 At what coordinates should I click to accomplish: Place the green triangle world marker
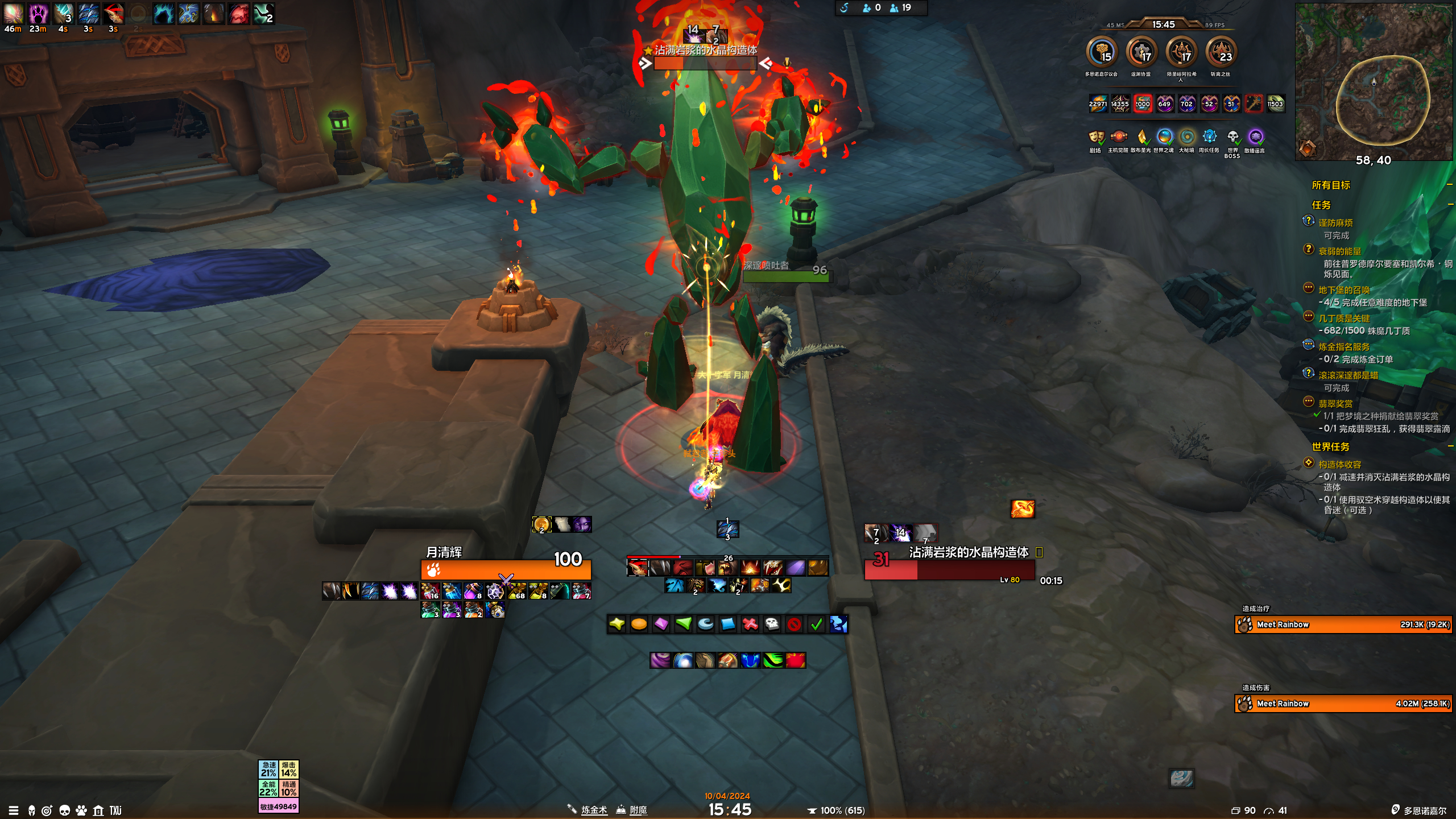(683, 624)
